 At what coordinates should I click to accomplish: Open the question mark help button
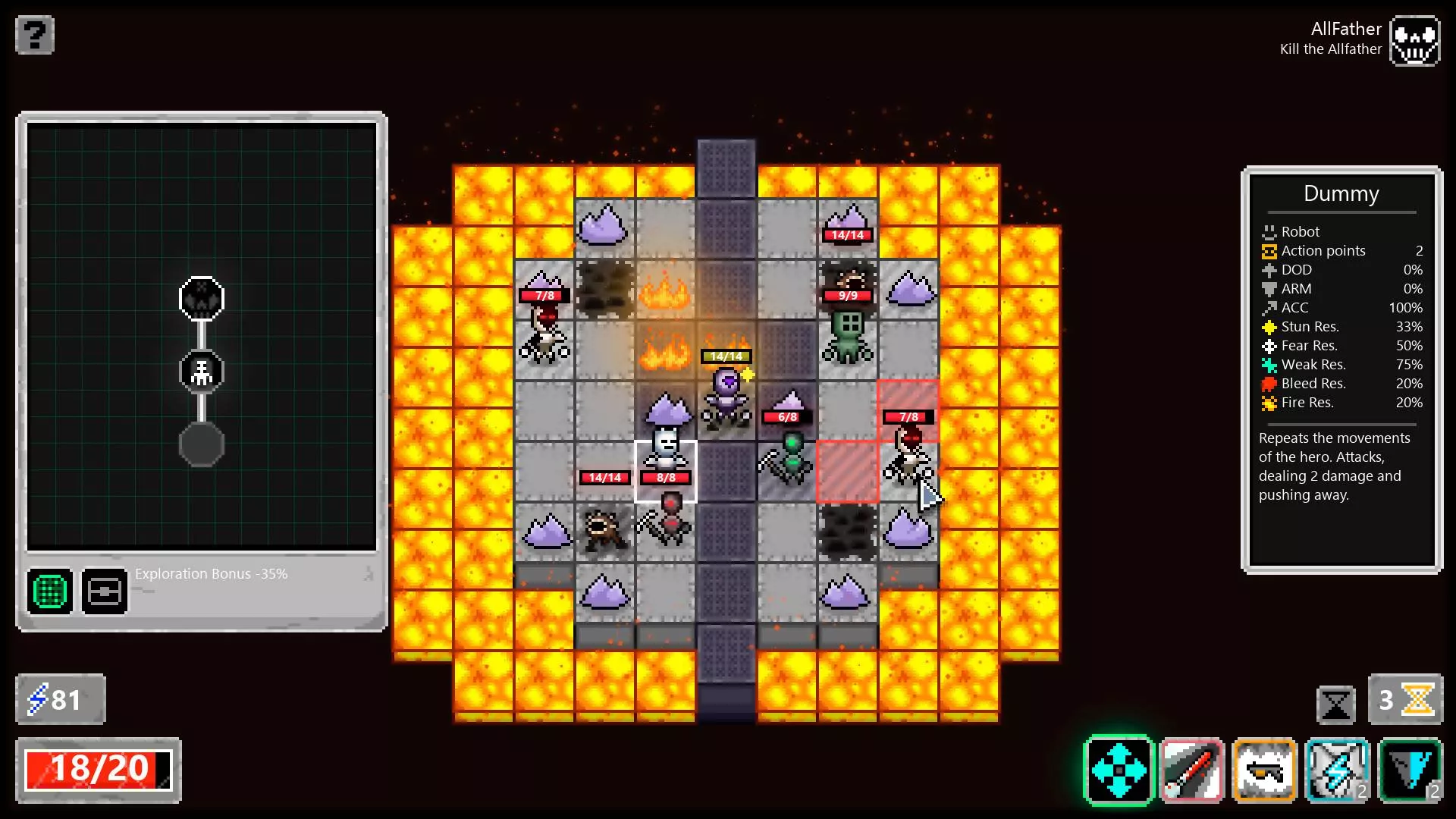[x=35, y=35]
